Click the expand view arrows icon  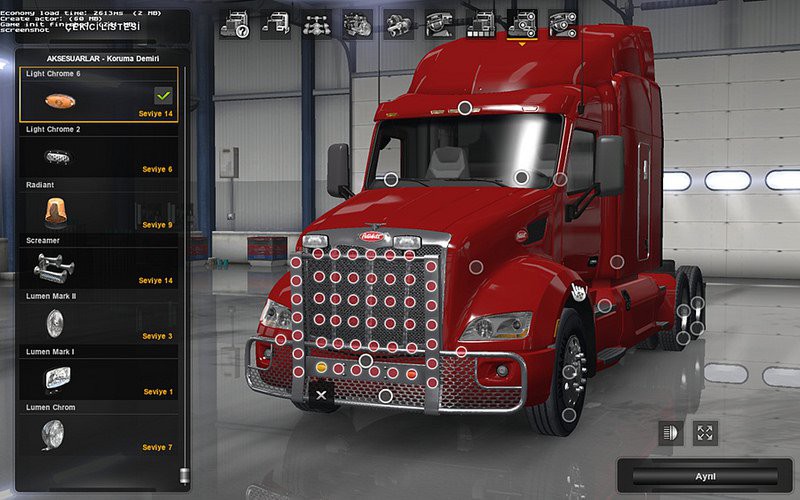coord(705,433)
